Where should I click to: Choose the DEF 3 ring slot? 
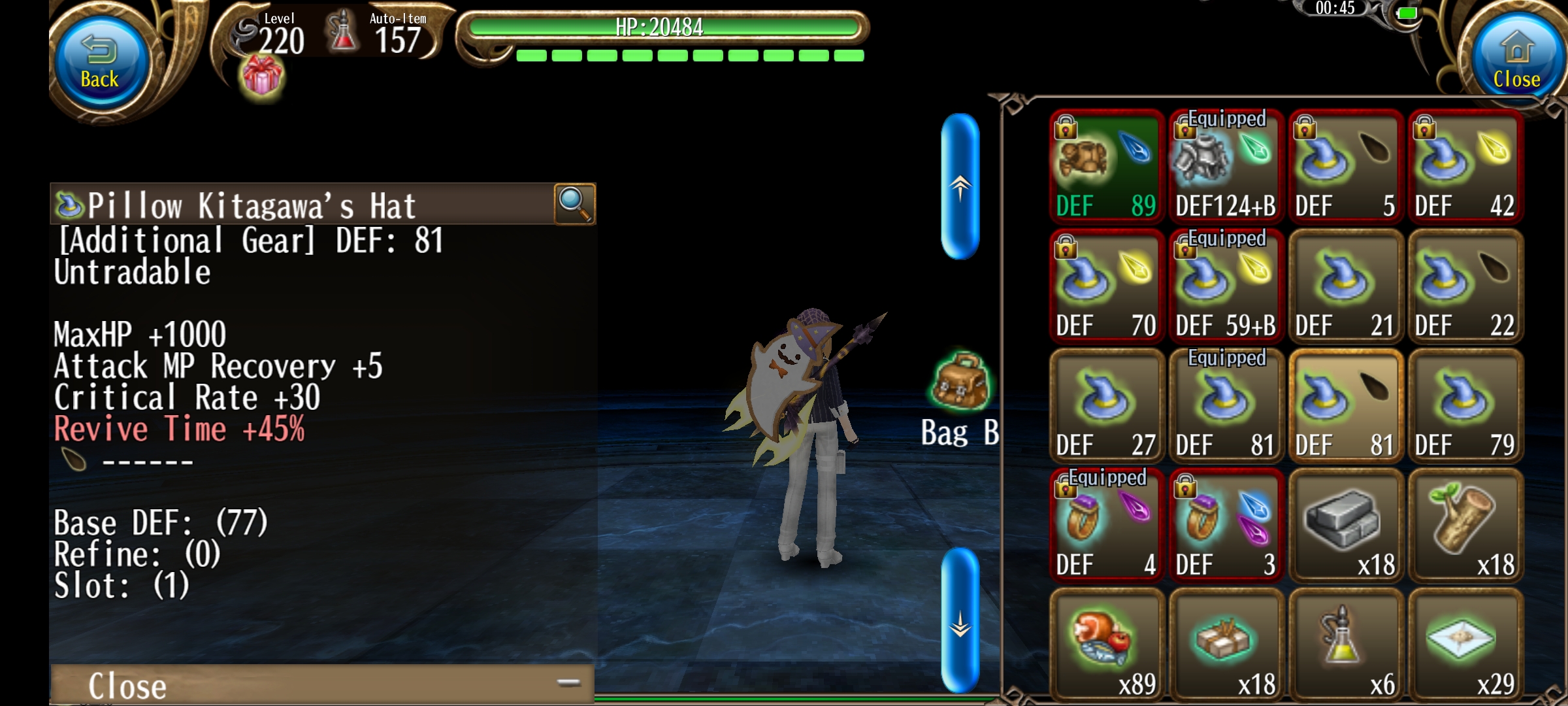point(1226,525)
